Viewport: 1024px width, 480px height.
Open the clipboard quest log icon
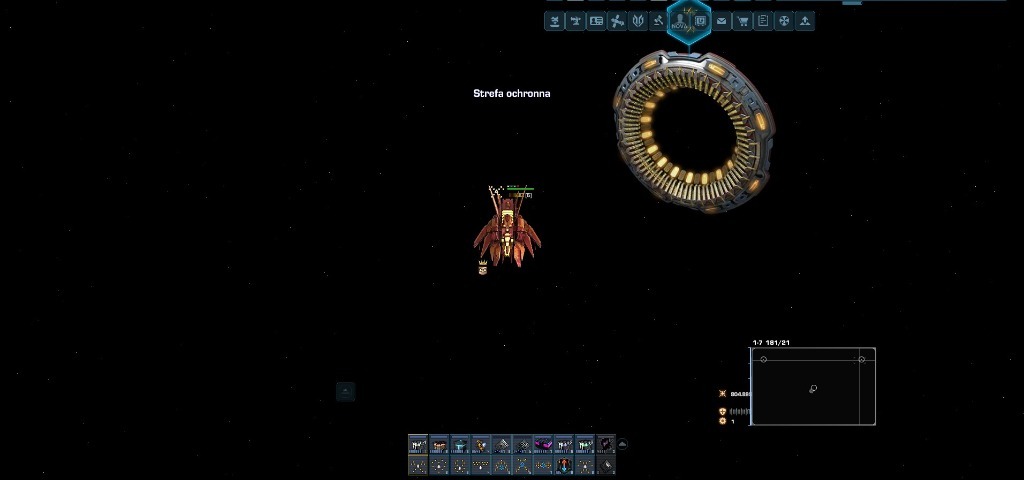(x=763, y=21)
